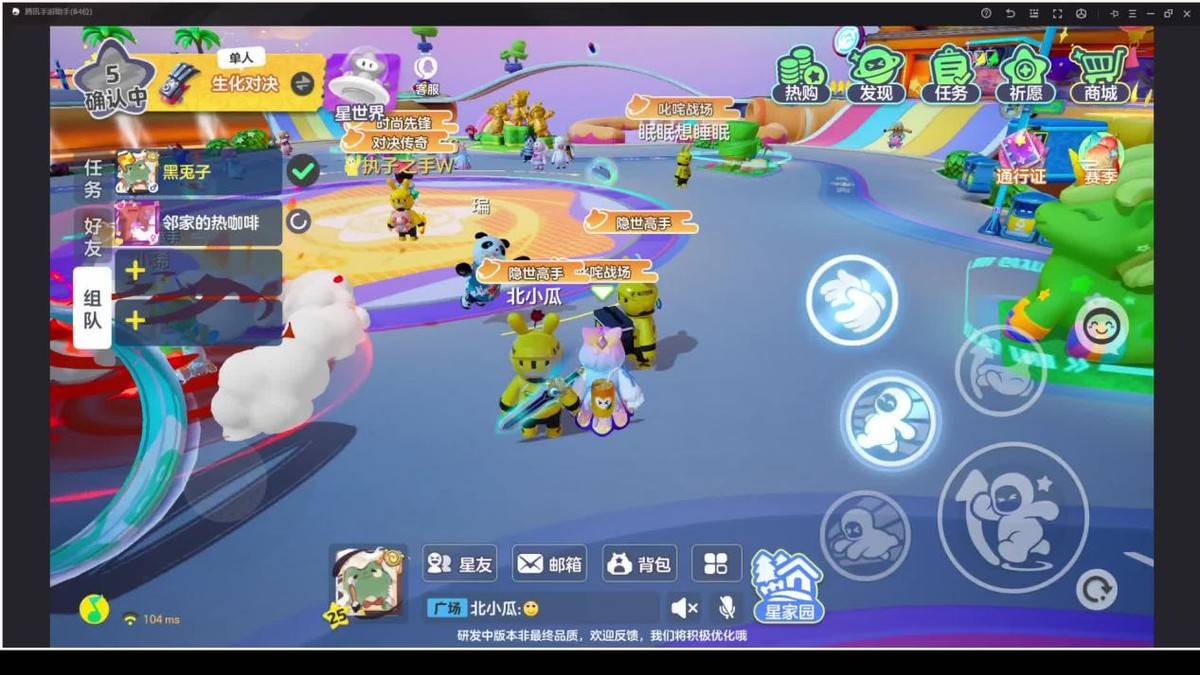Open the 星友 friends list
The width and height of the screenshot is (1200, 675).
(460, 564)
